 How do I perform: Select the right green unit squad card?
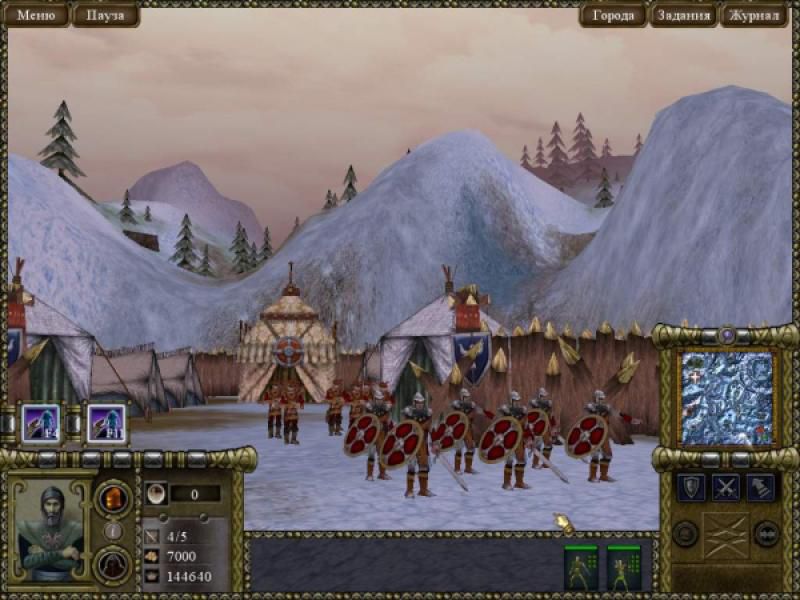coord(624,567)
